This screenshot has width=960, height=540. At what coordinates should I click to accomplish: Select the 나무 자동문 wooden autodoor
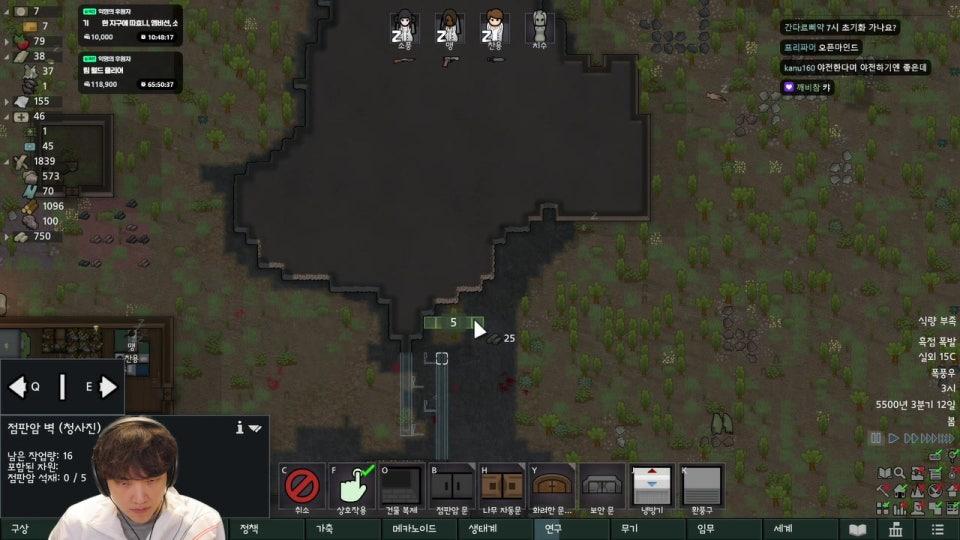point(502,488)
